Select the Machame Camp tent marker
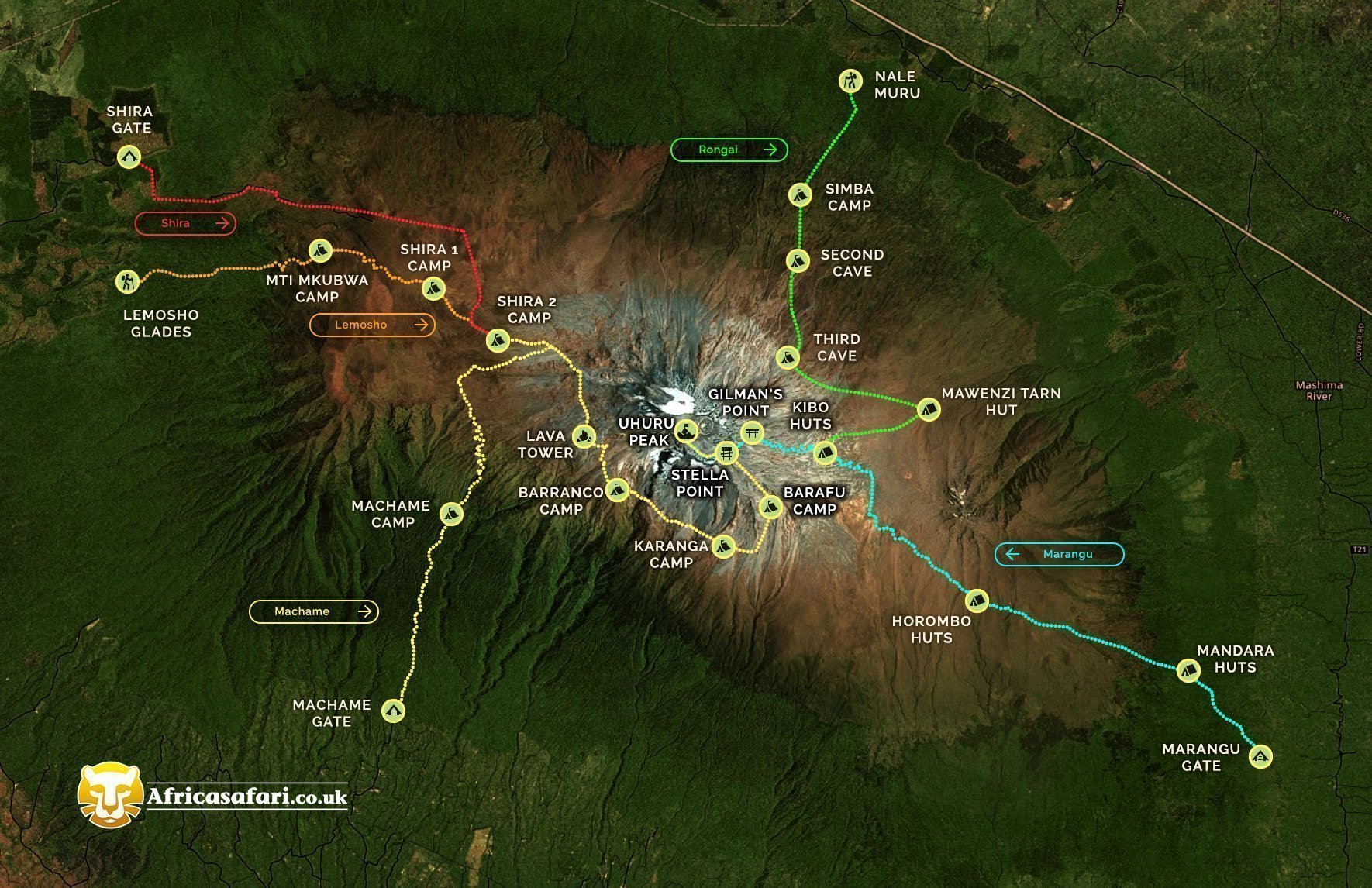Viewport: 1372px width, 888px height. pyautogui.click(x=451, y=513)
